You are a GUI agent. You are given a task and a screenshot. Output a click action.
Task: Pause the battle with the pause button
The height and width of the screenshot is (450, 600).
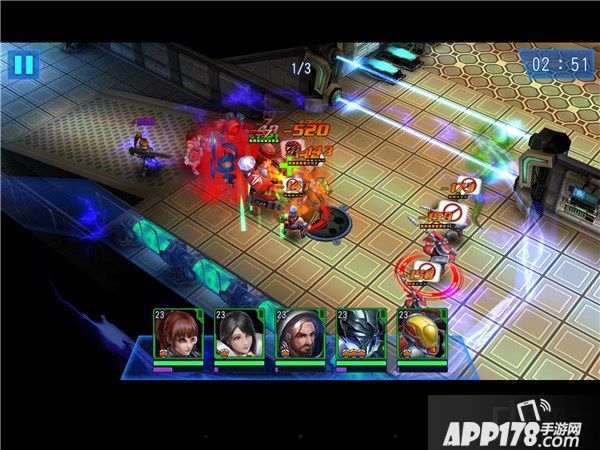[22, 65]
